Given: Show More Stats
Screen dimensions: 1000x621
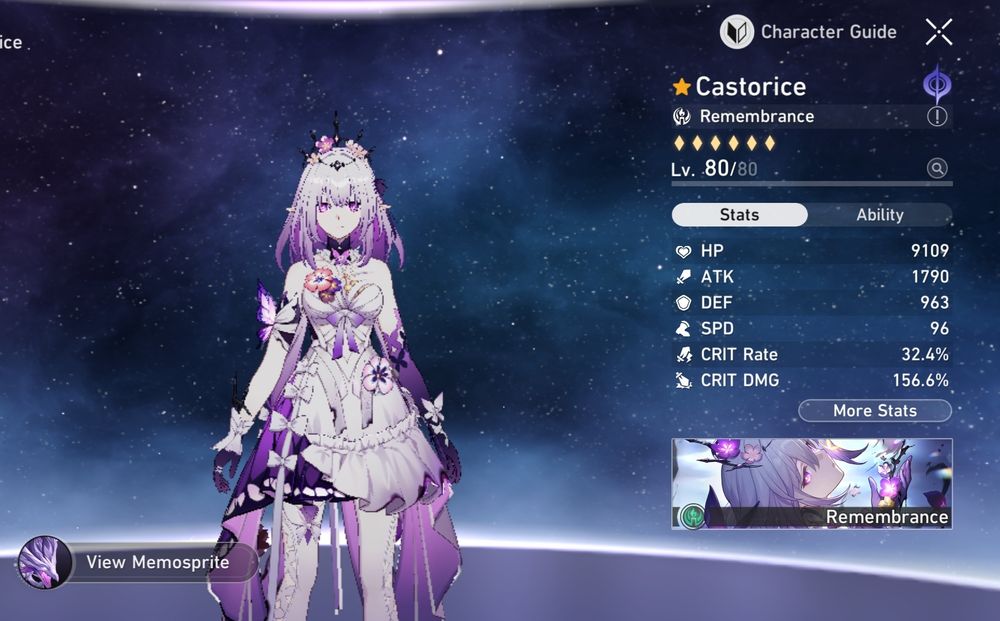Looking at the screenshot, I should pos(874,411).
